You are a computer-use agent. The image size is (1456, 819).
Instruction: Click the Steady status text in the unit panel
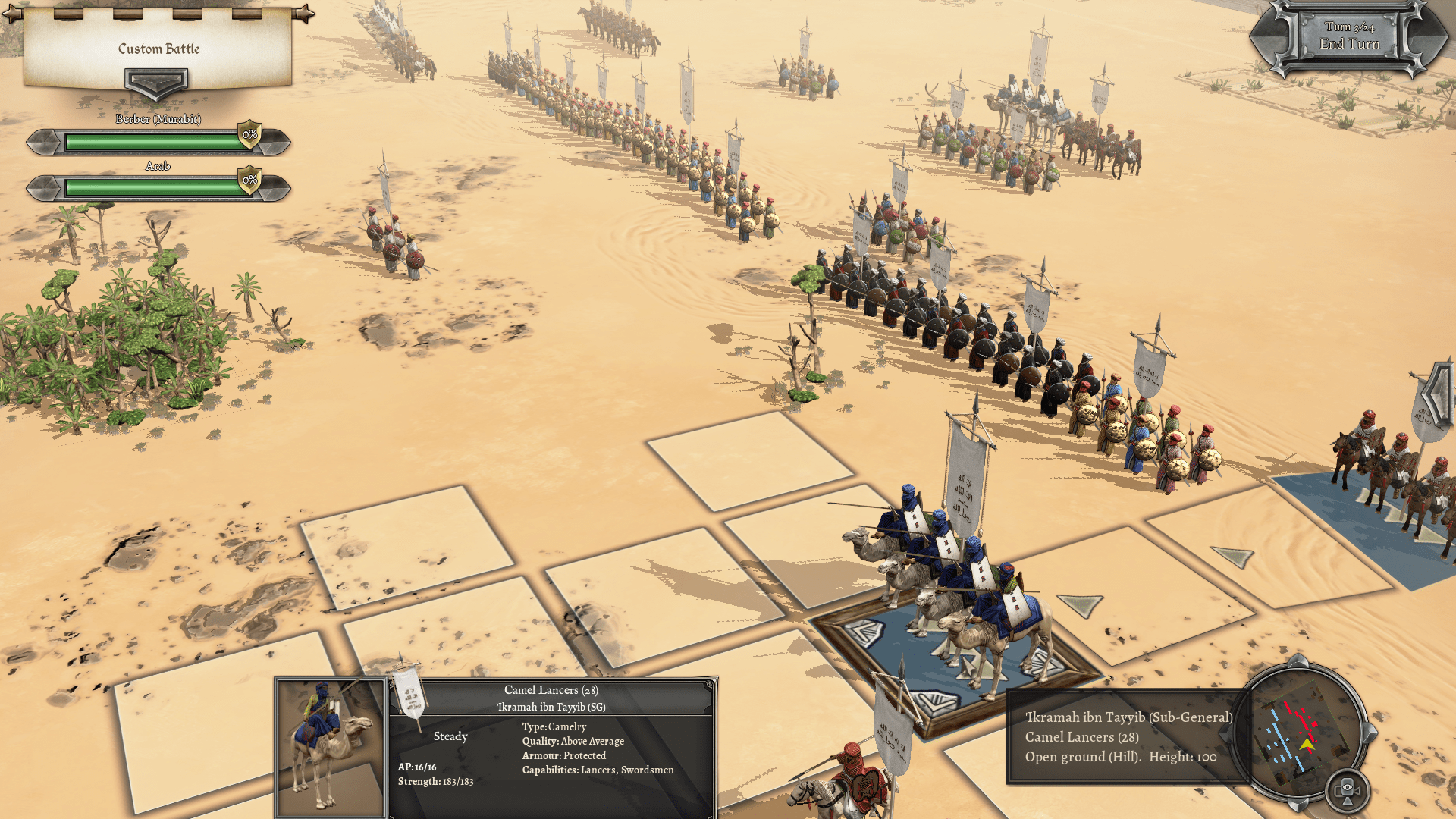[x=450, y=736]
